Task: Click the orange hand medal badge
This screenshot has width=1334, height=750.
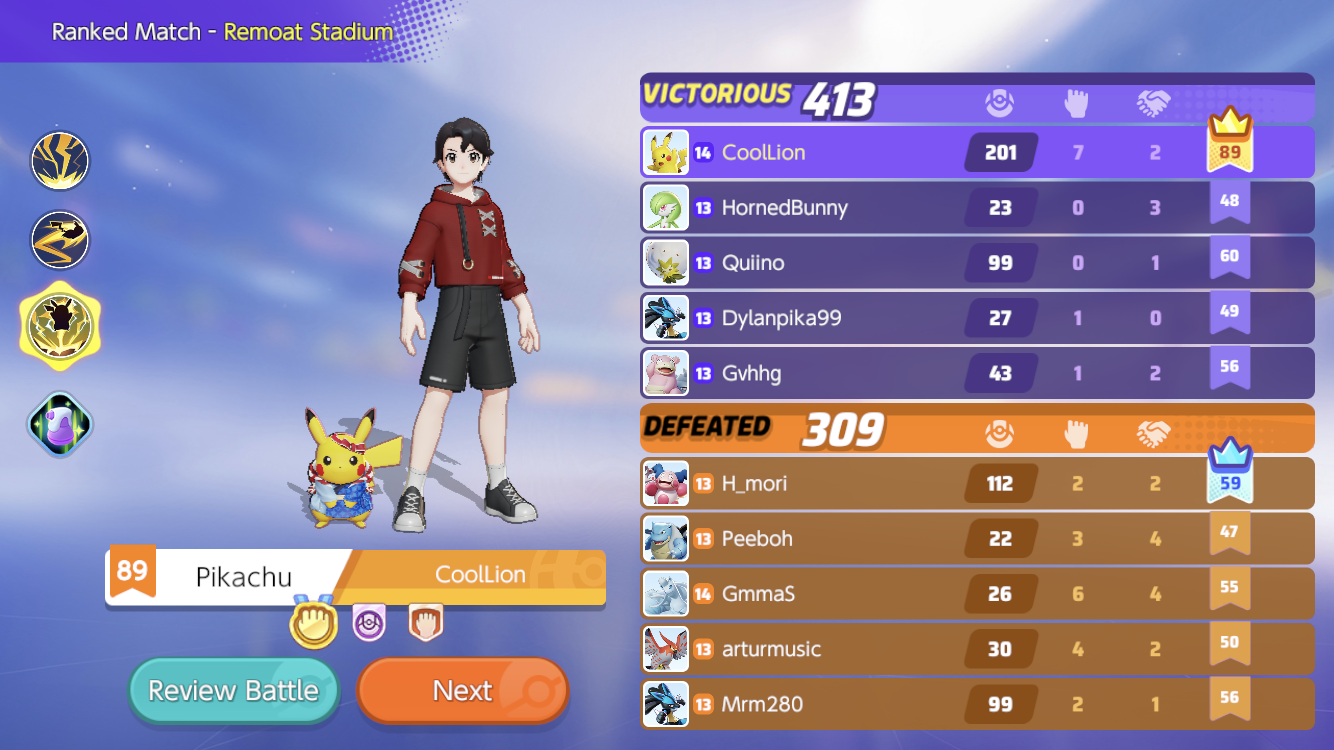Action: [425, 624]
